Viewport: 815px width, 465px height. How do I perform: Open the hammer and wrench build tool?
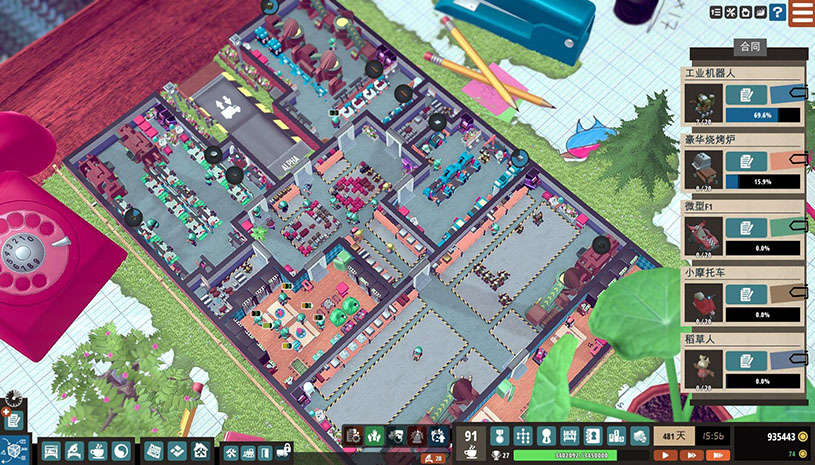(x=230, y=452)
